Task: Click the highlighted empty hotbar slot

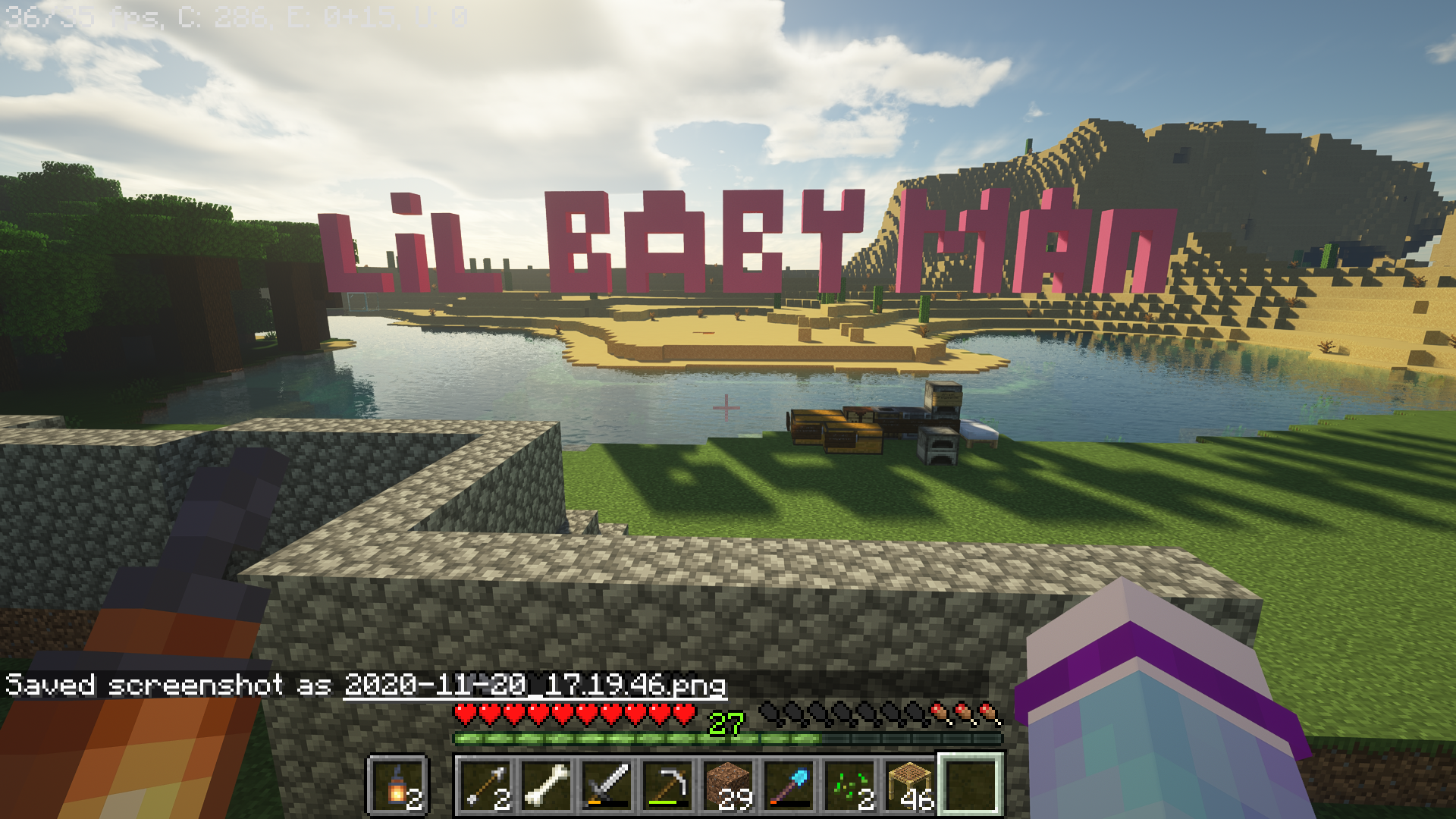Action: click(971, 785)
